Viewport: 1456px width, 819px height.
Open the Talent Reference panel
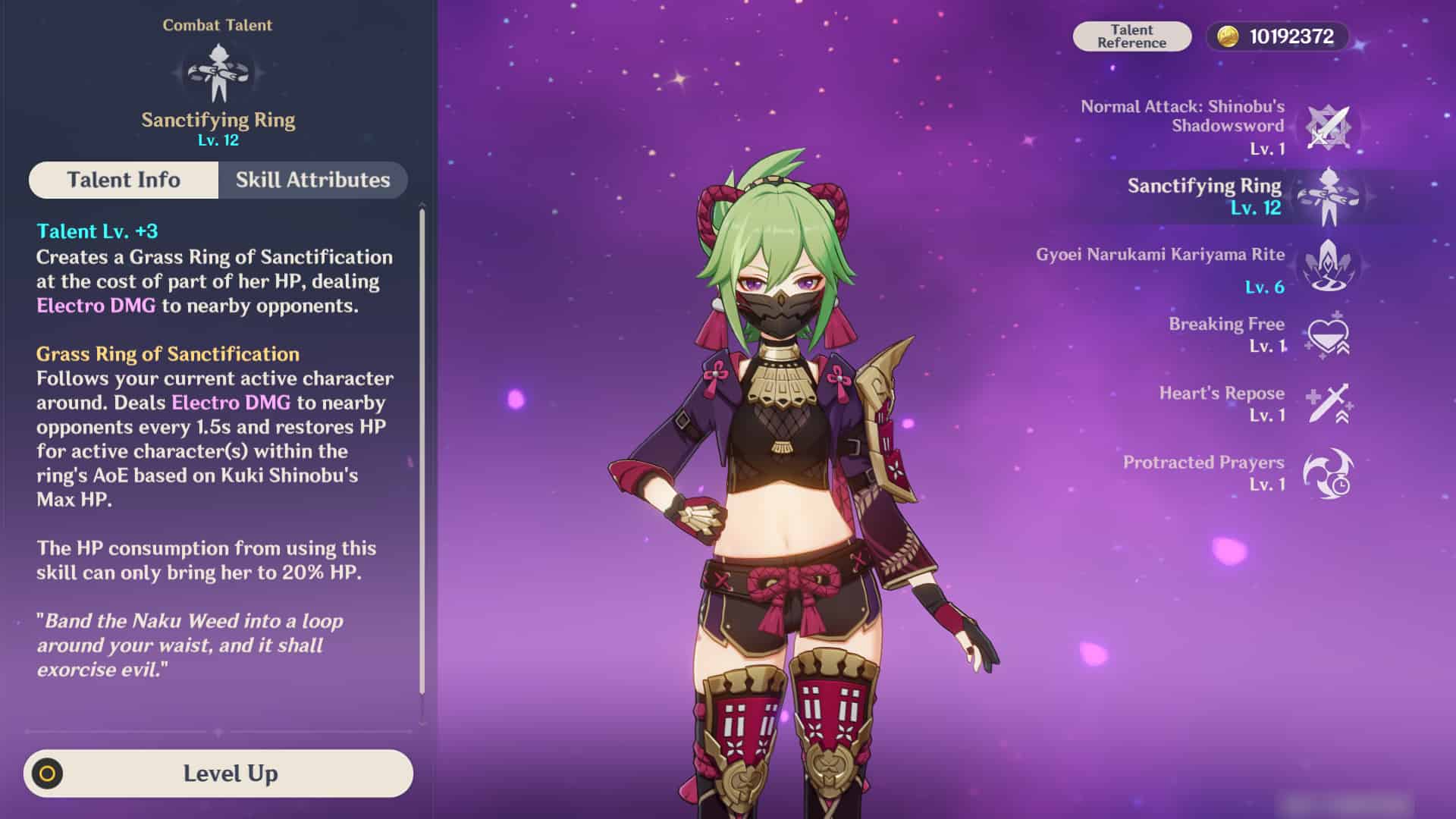click(x=1132, y=35)
